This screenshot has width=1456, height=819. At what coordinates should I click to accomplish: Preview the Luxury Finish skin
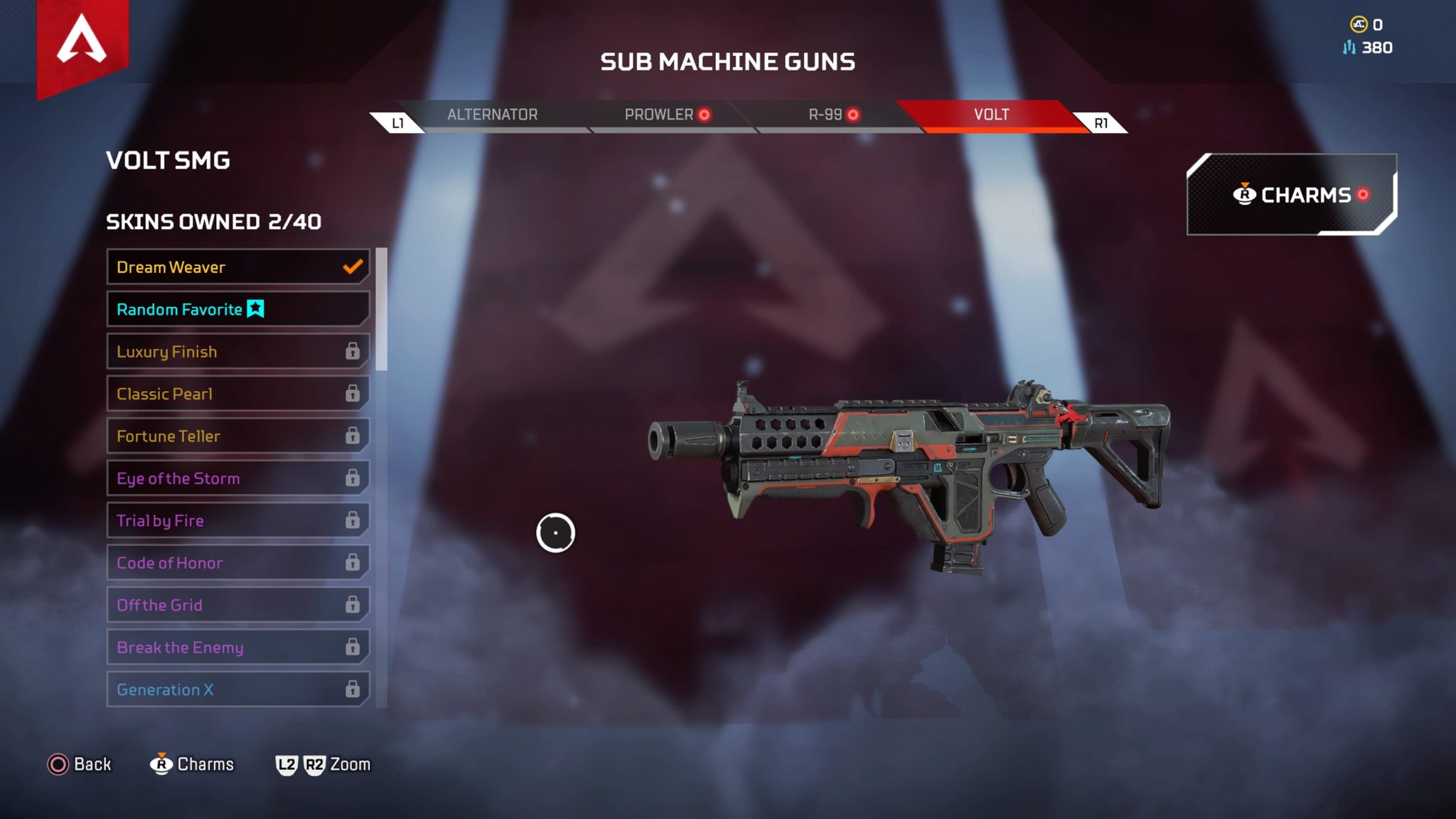pos(237,351)
